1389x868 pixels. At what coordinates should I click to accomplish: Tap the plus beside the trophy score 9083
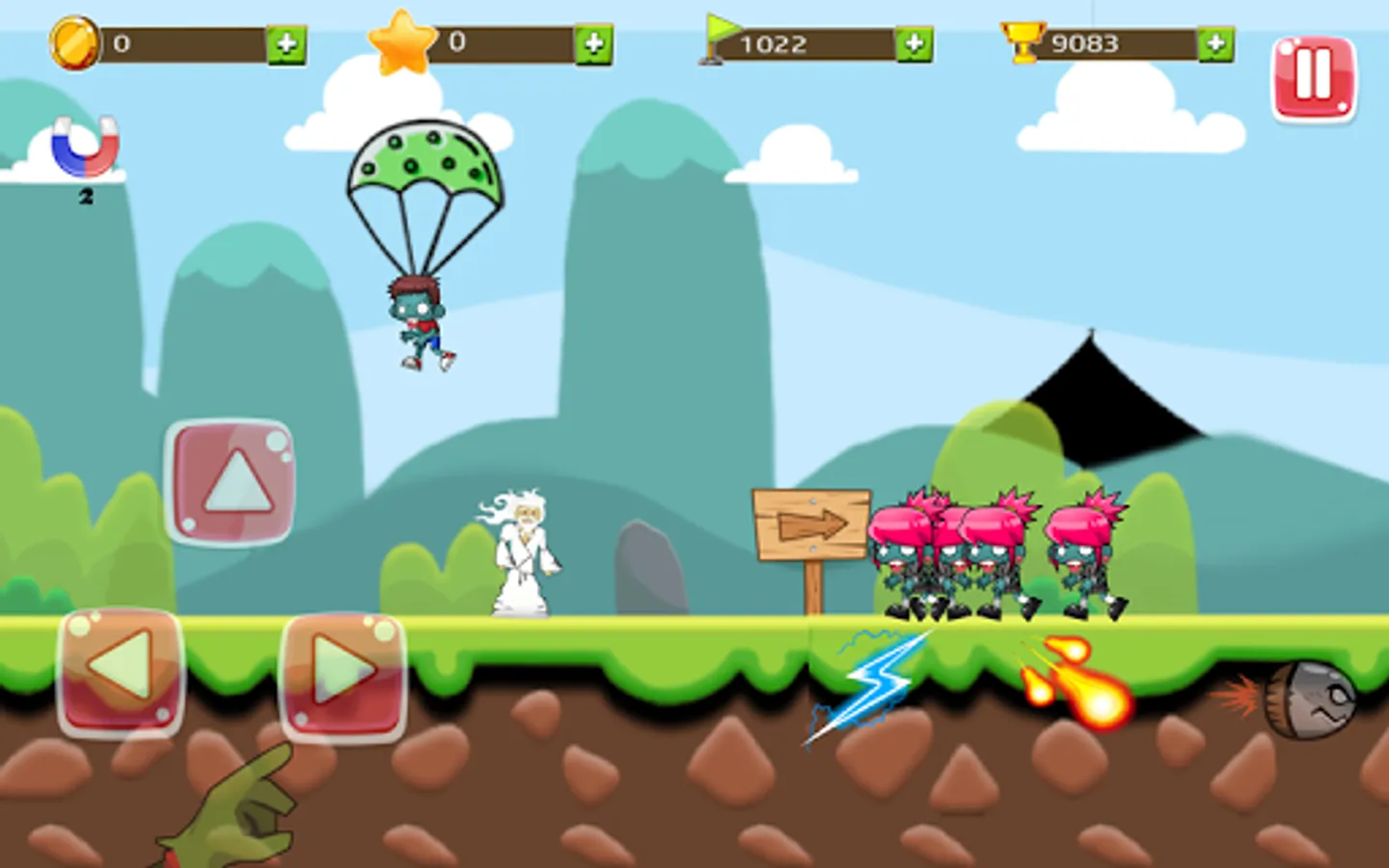tap(1214, 43)
